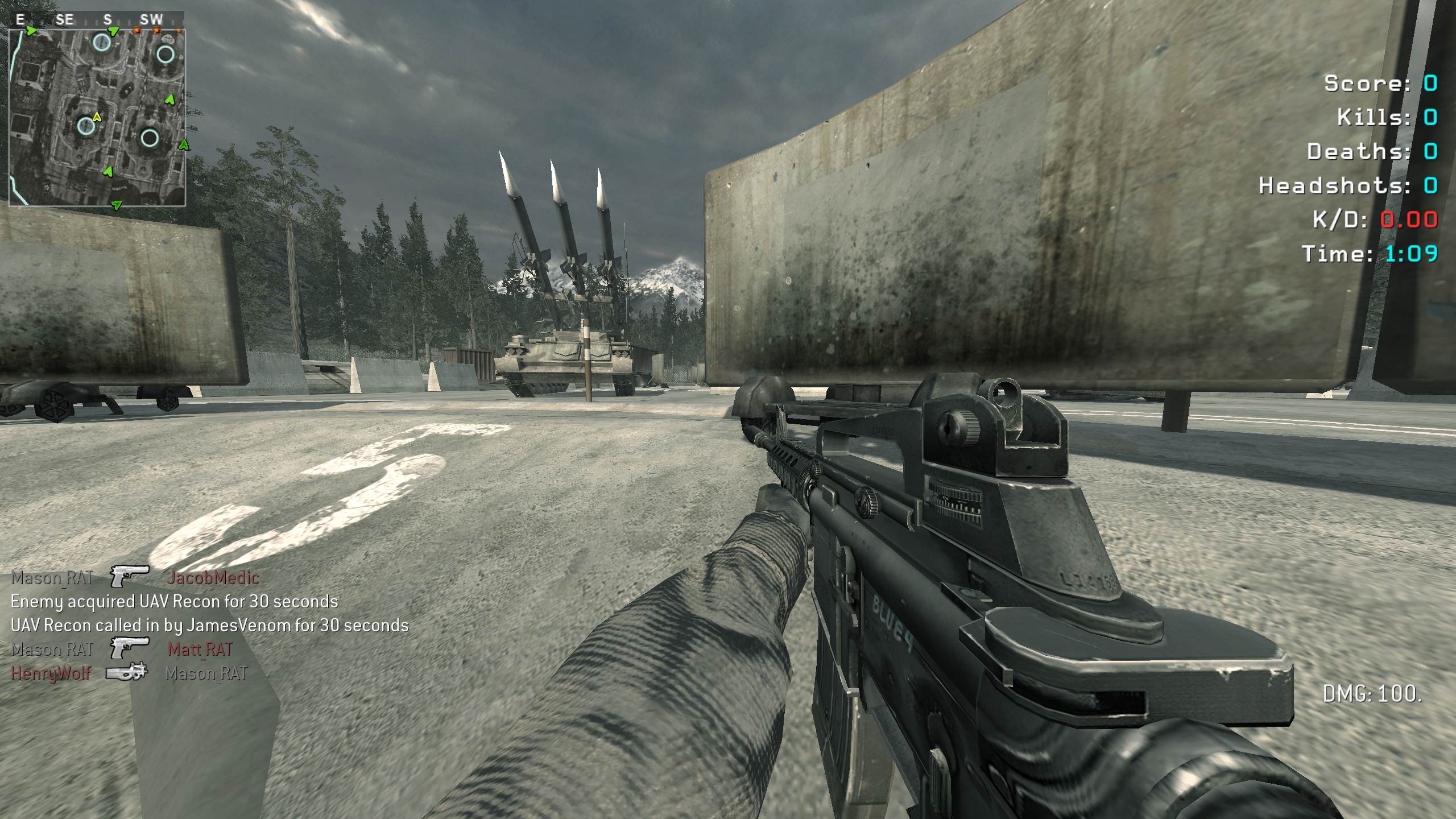
Task: Select the yellow player arrow on the minimap
Action: coord(97,117)
